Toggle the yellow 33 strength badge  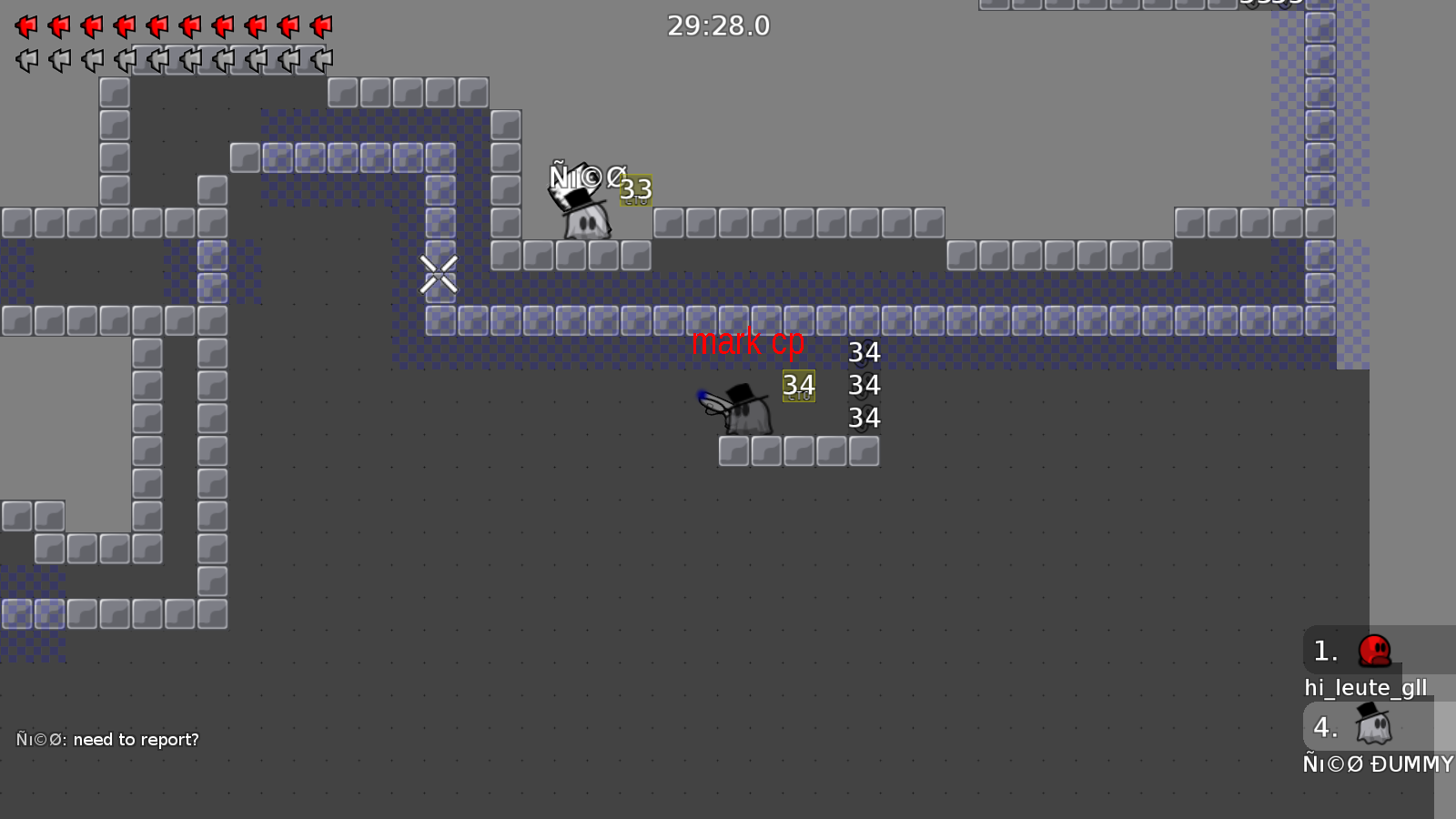(x=635, y=190)
